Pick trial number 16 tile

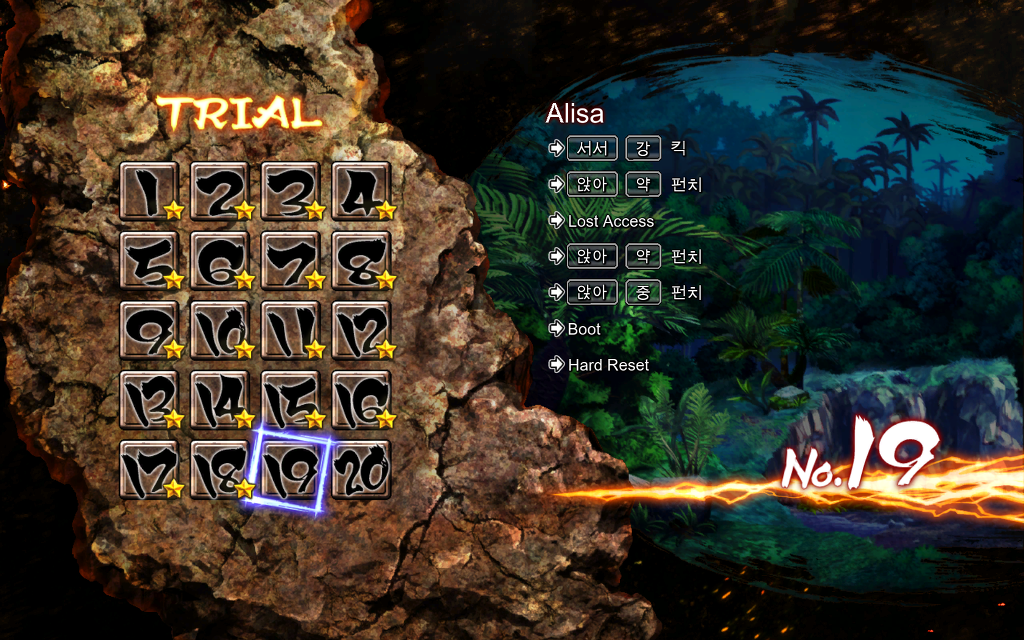tap(361, 400)
